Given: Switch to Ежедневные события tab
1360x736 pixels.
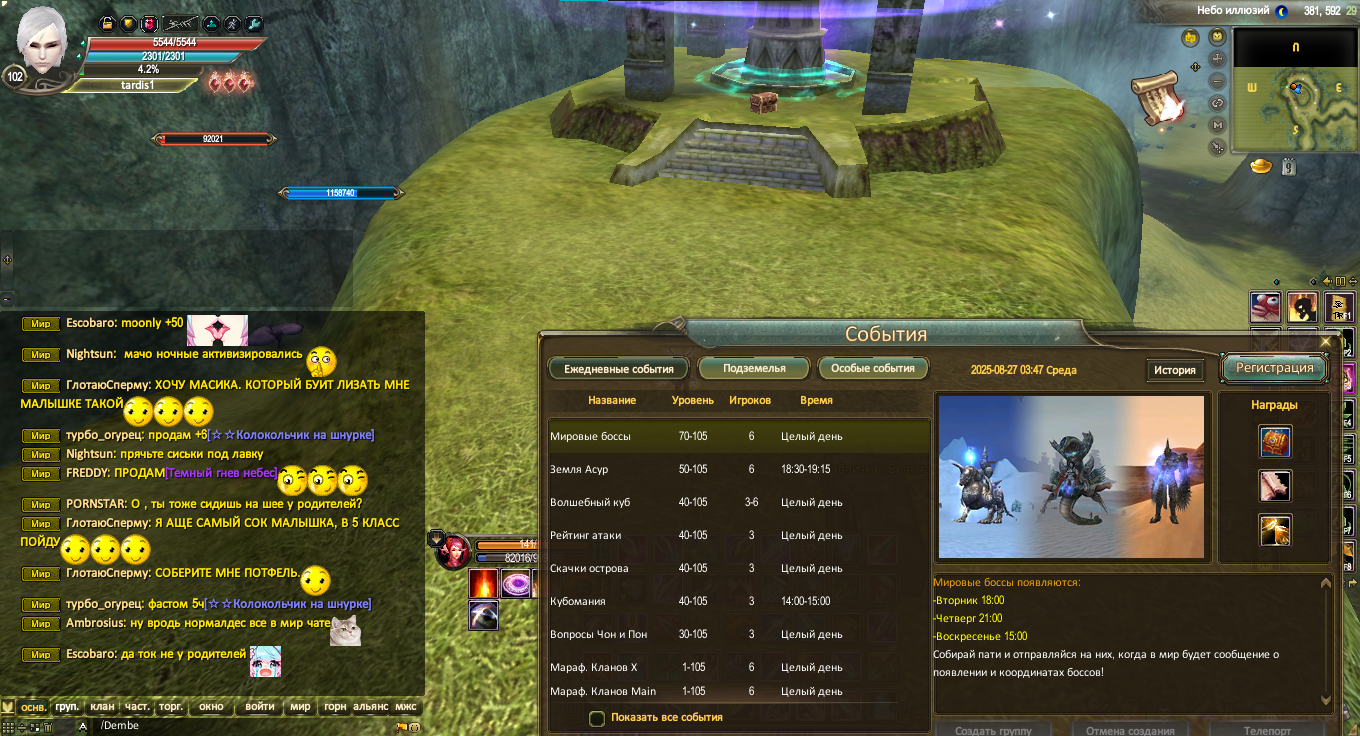Looking at the screenshot, I should [618, 369].
